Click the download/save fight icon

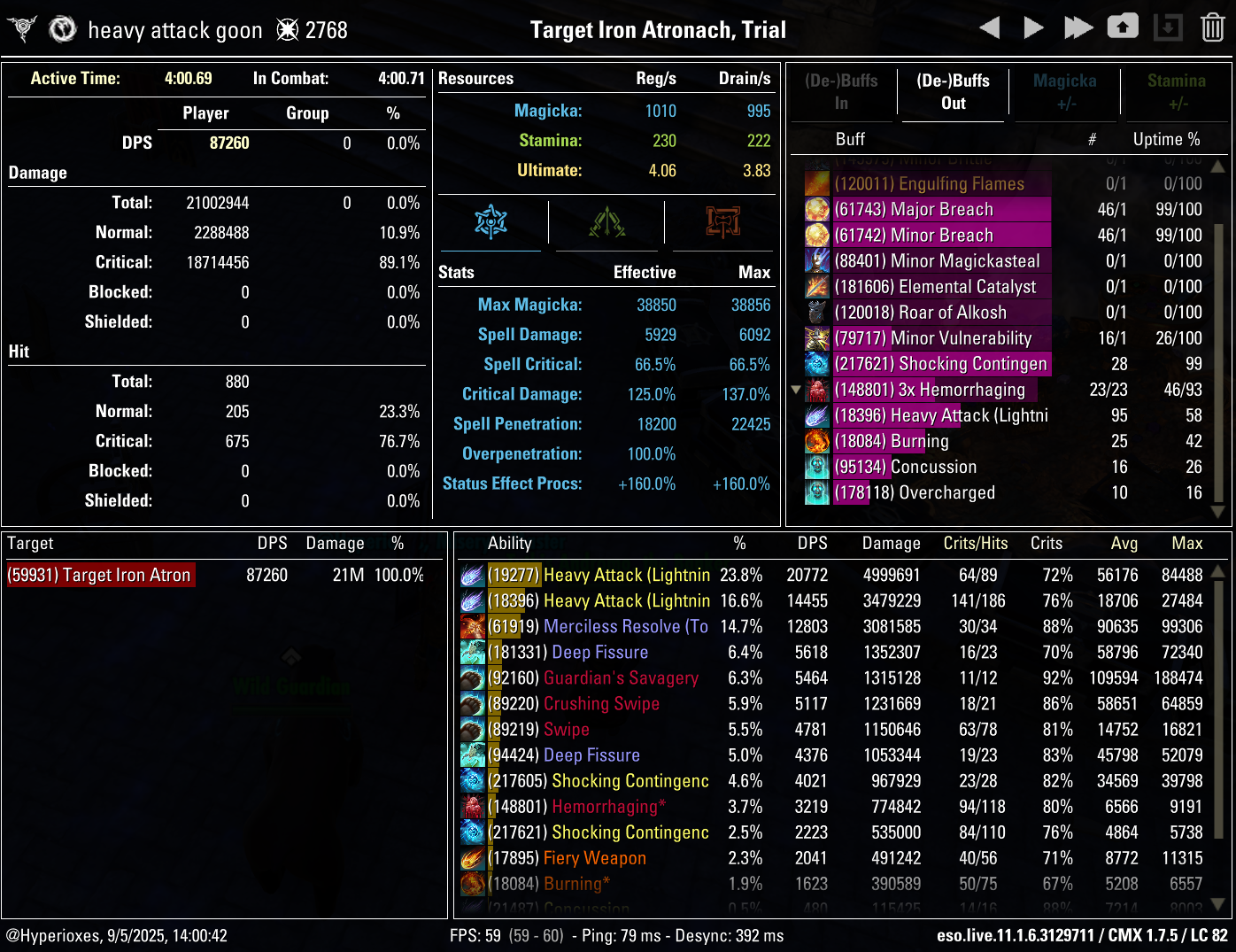point(1168,27)
